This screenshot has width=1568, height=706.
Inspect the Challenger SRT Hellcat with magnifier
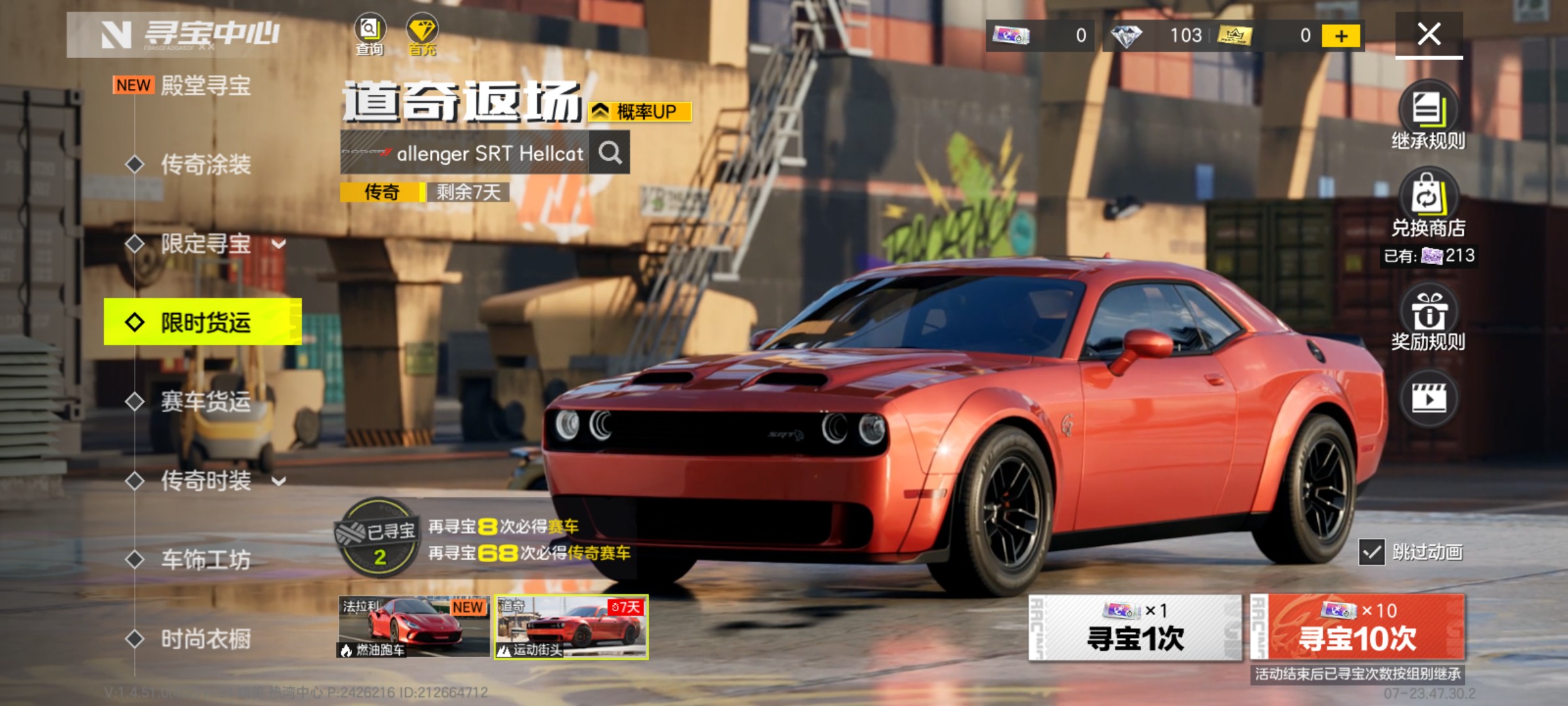(x=610, y=153)
